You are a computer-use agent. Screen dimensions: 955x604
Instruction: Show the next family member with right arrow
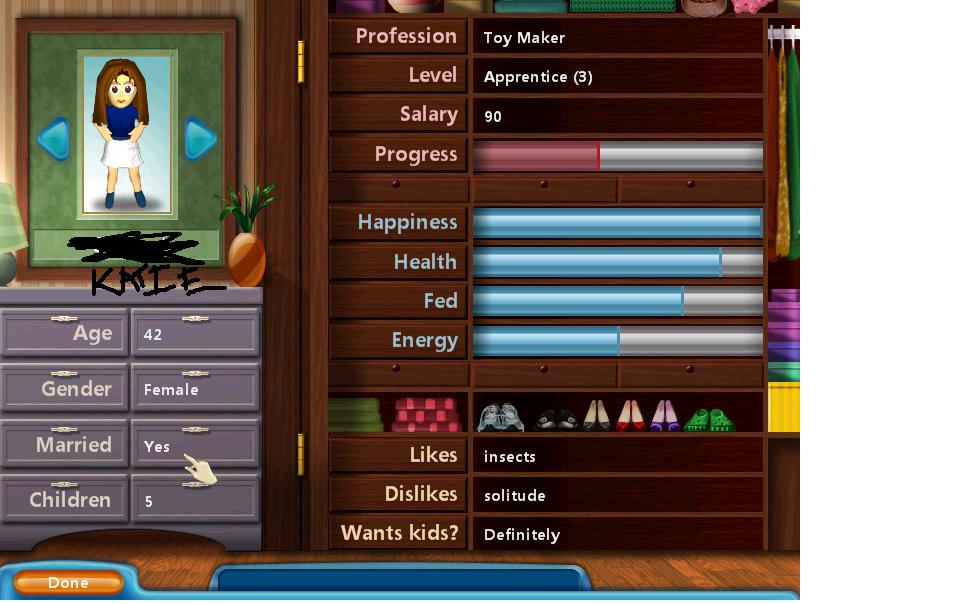click(200, 138)
